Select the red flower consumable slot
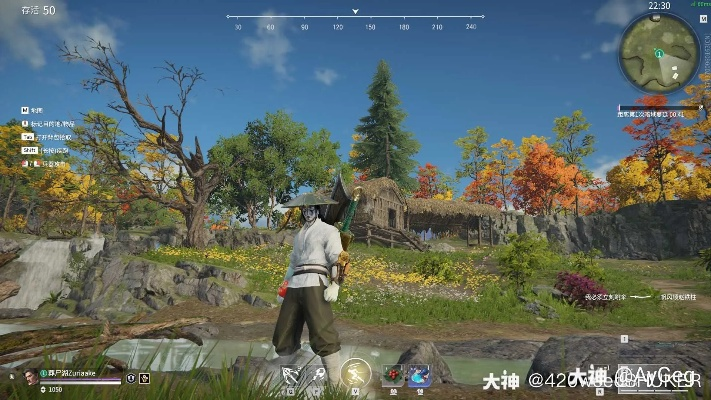 pos(393,375)
